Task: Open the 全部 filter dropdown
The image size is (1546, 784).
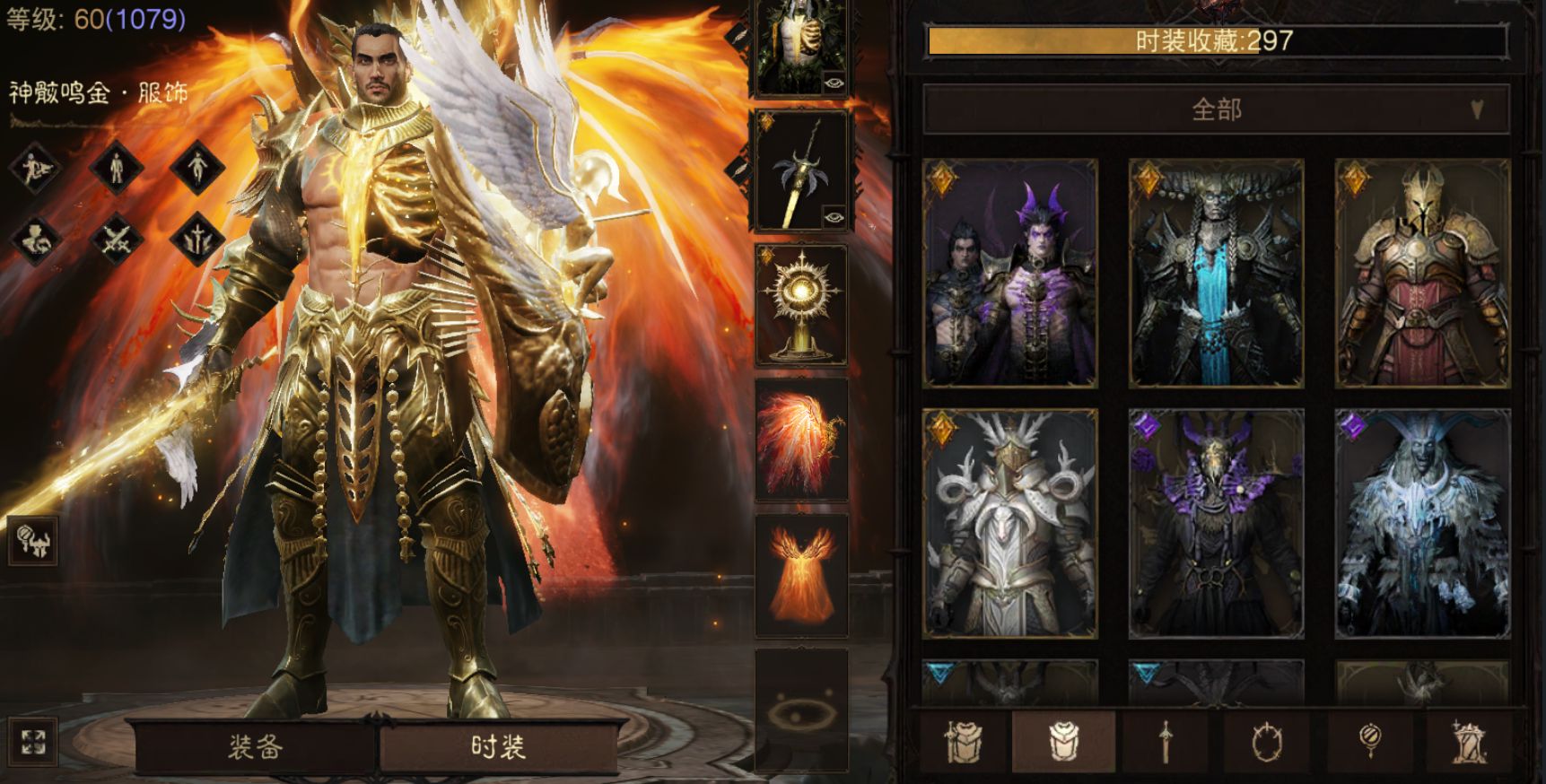Action: tap(1216, 109)
